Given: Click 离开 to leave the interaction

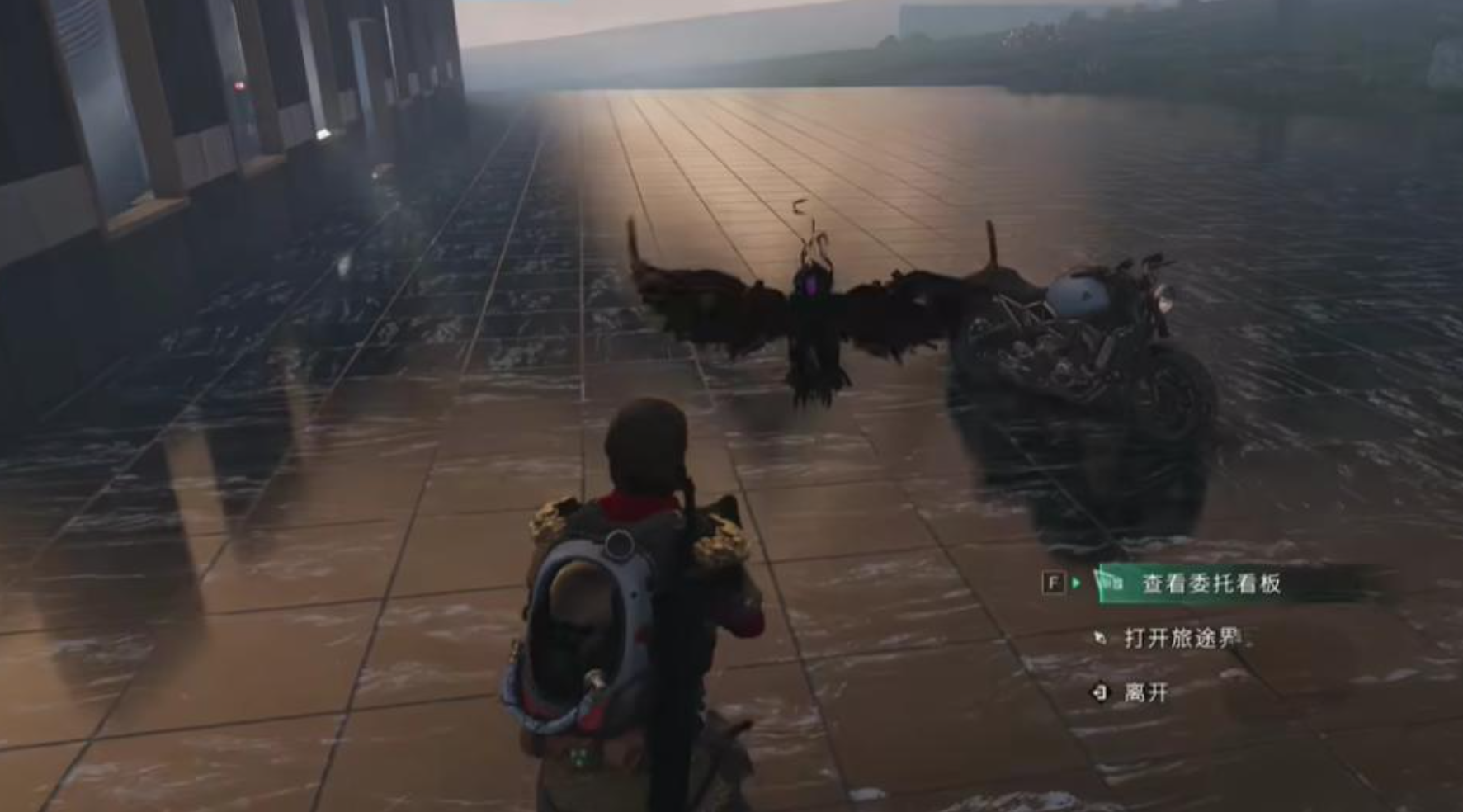Looking at the screenshot, I should [1145, 692].
